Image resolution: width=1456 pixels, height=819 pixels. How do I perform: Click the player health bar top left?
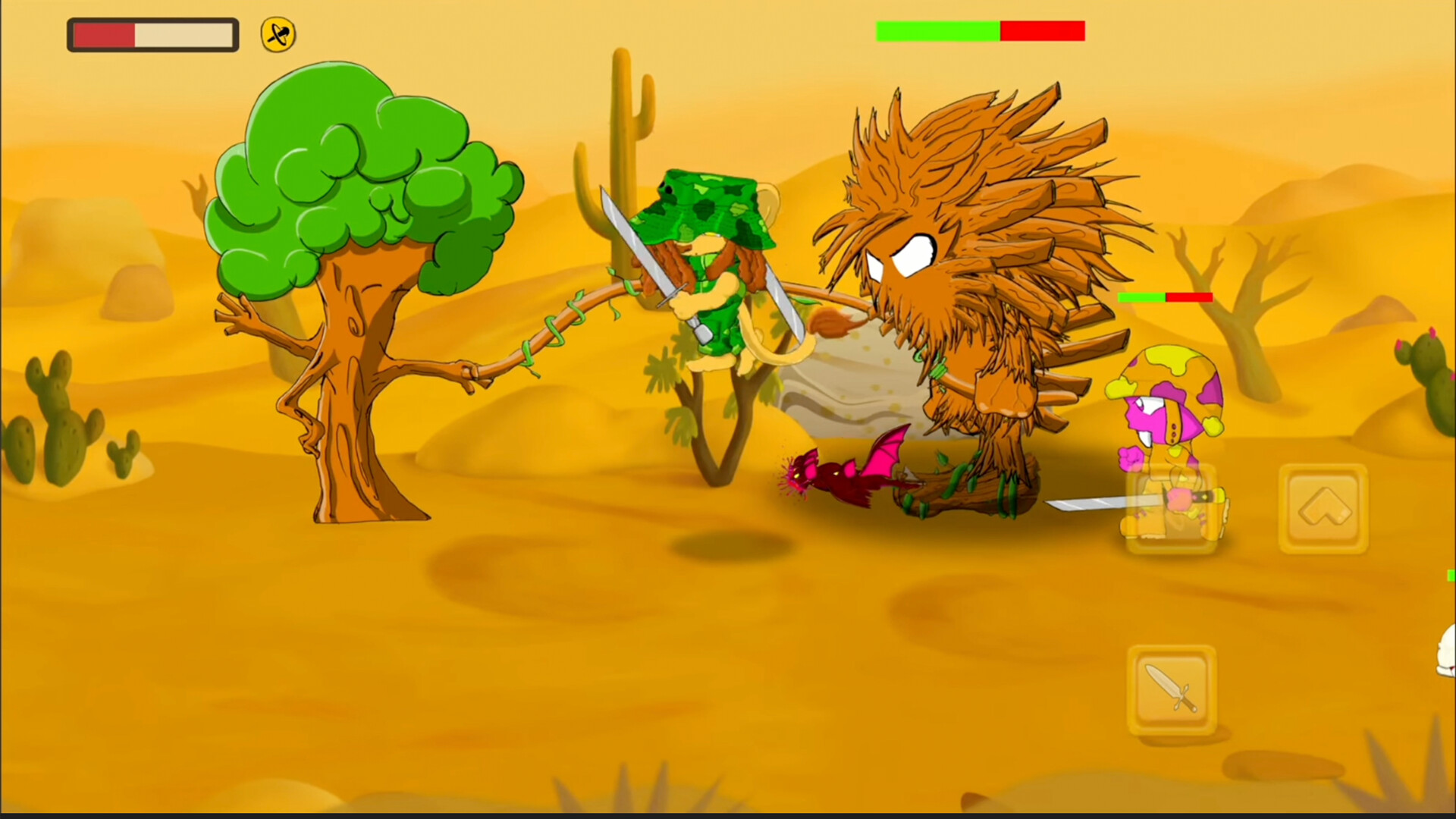(x=152, y=34)
